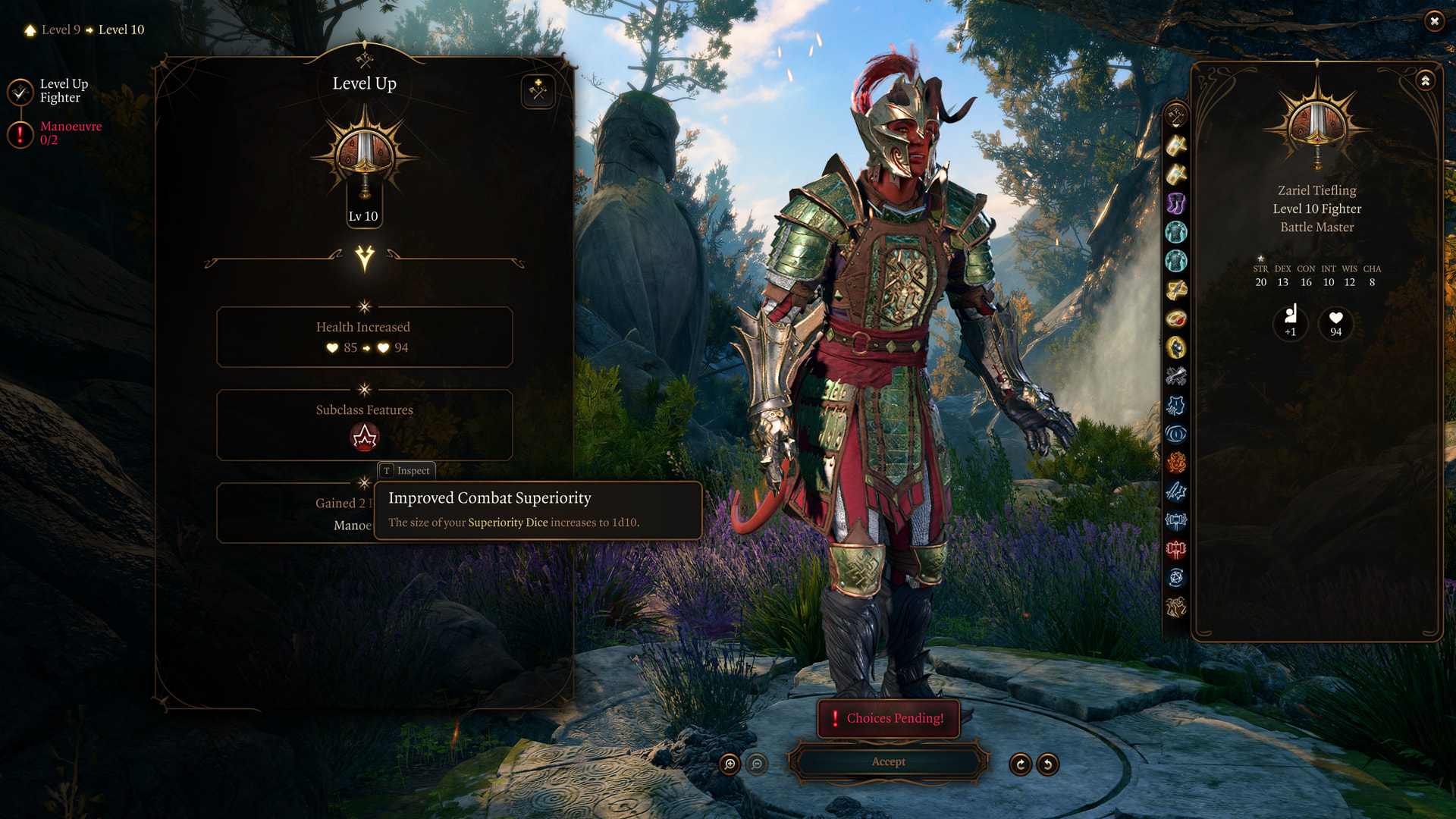Image resolution: width=1456 pixels, height=819 pixels.
Task: Select the purple-lit manoeuvre icon
Action: point(1176,405)
